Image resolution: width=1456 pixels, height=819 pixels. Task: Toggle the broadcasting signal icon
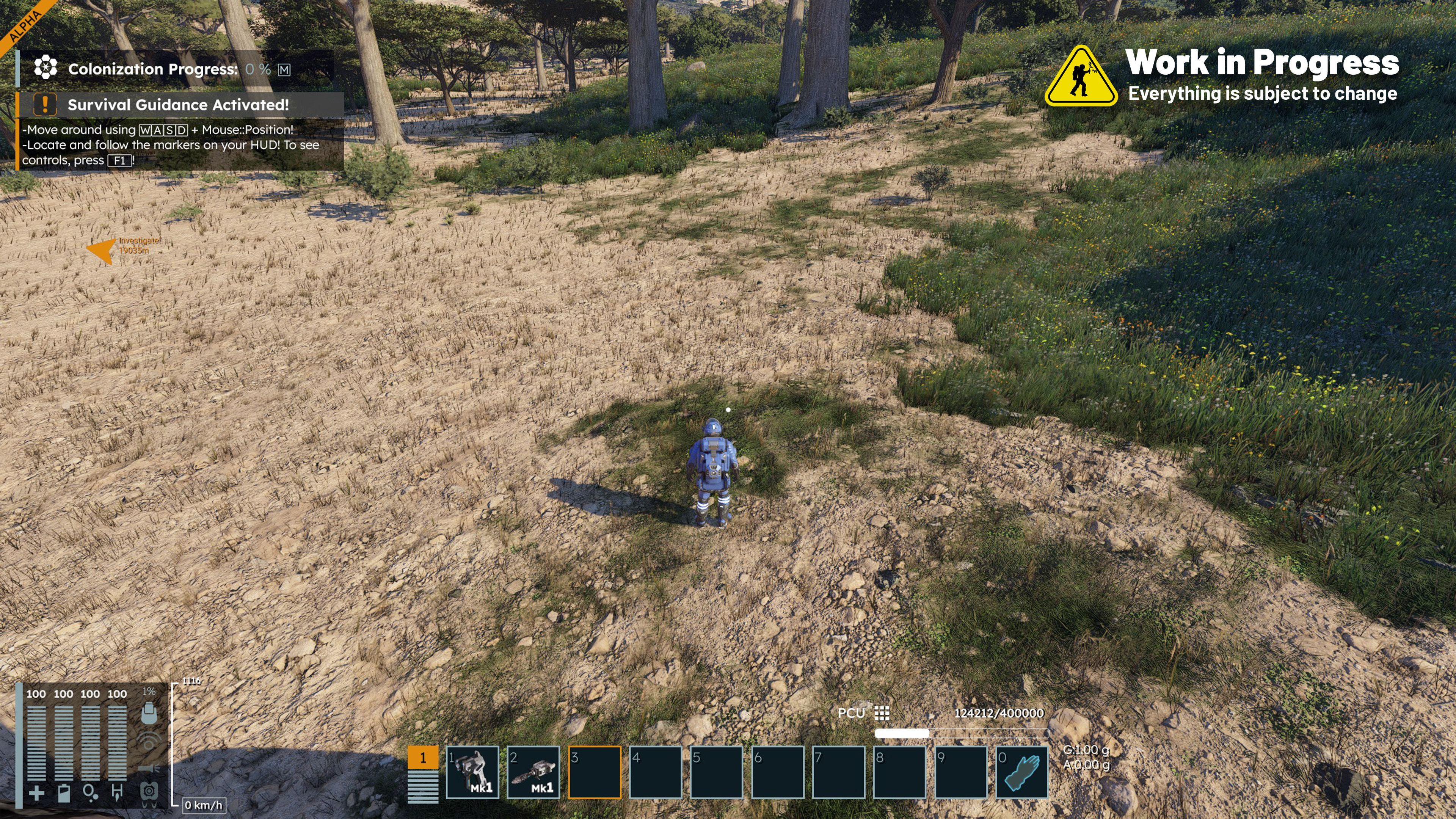click(x=149, y=741)
